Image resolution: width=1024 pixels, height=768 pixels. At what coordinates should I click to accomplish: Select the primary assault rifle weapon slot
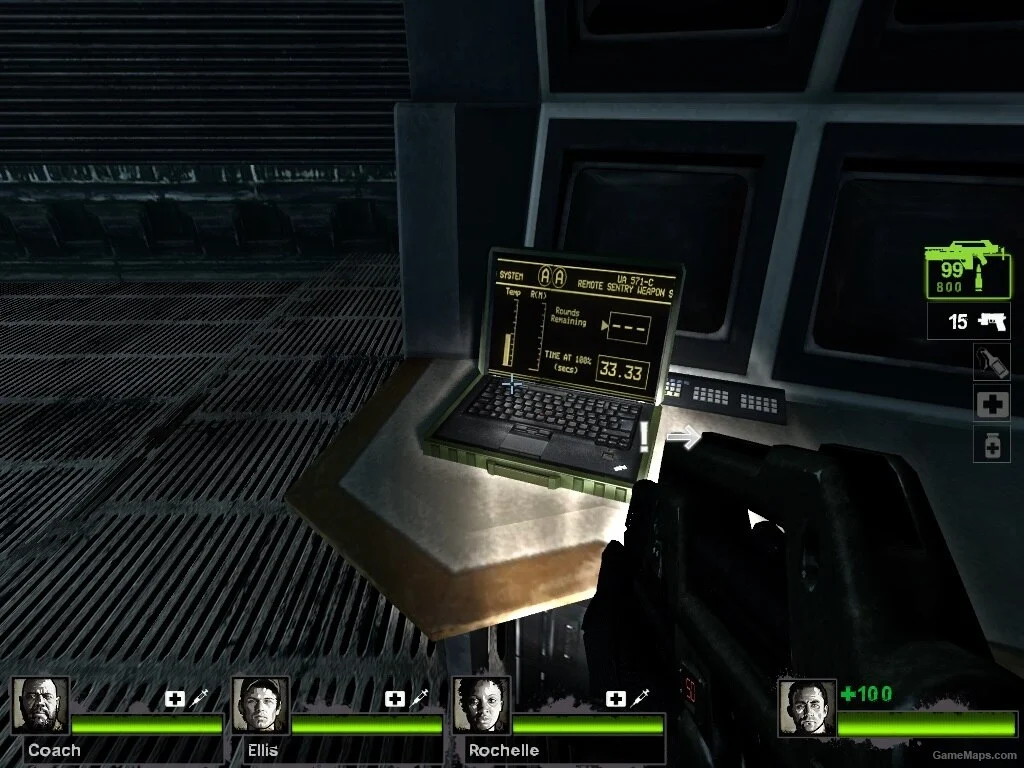tap(967, 268)
